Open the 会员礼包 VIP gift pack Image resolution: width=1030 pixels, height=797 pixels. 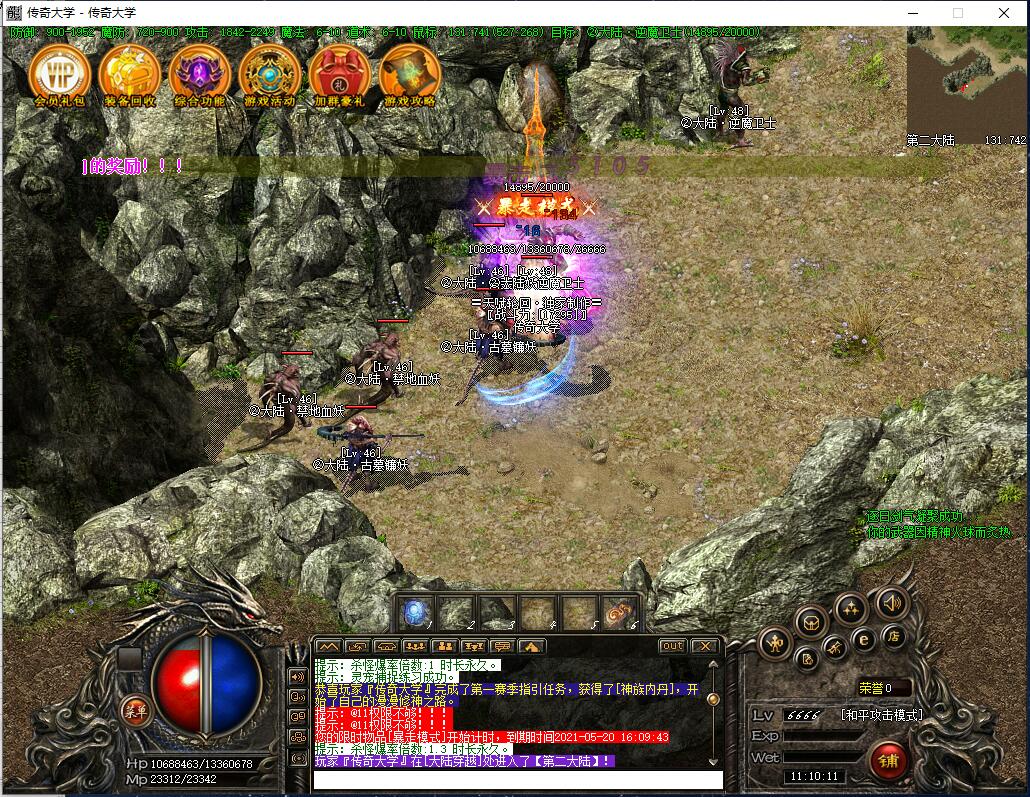point(60,72)
